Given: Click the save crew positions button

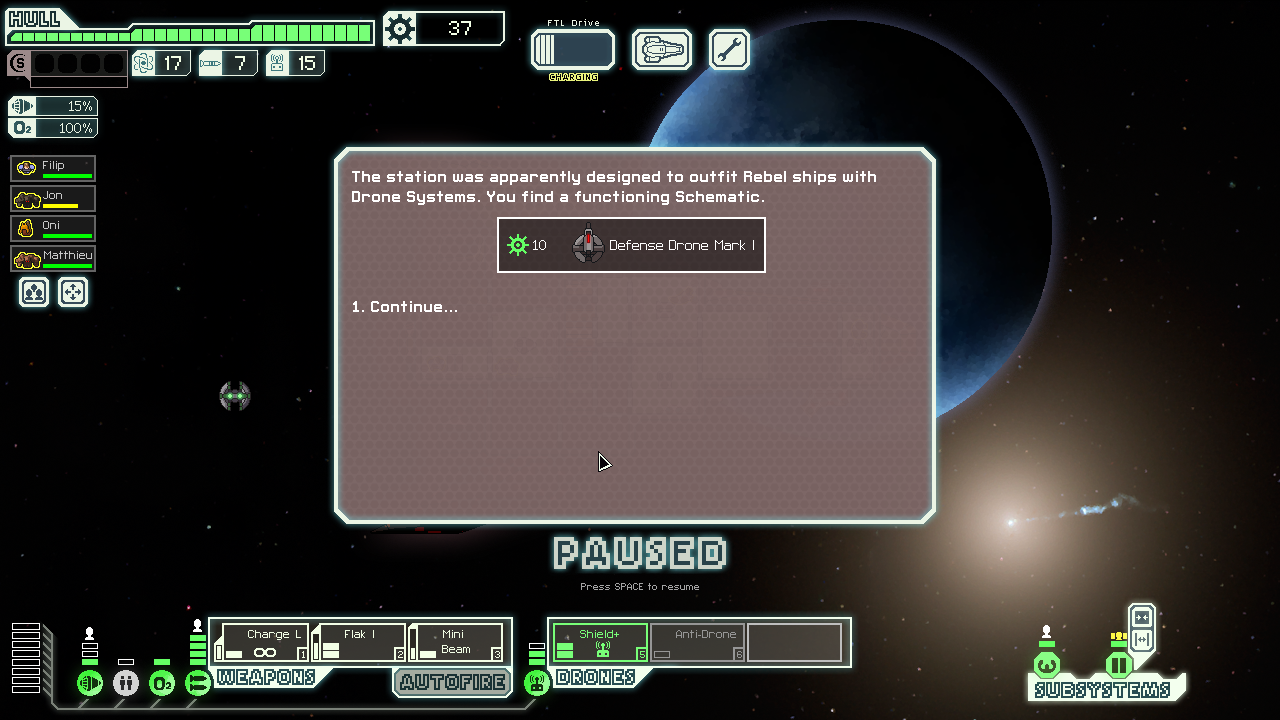Looking at the screenshot, I should 34,292.
